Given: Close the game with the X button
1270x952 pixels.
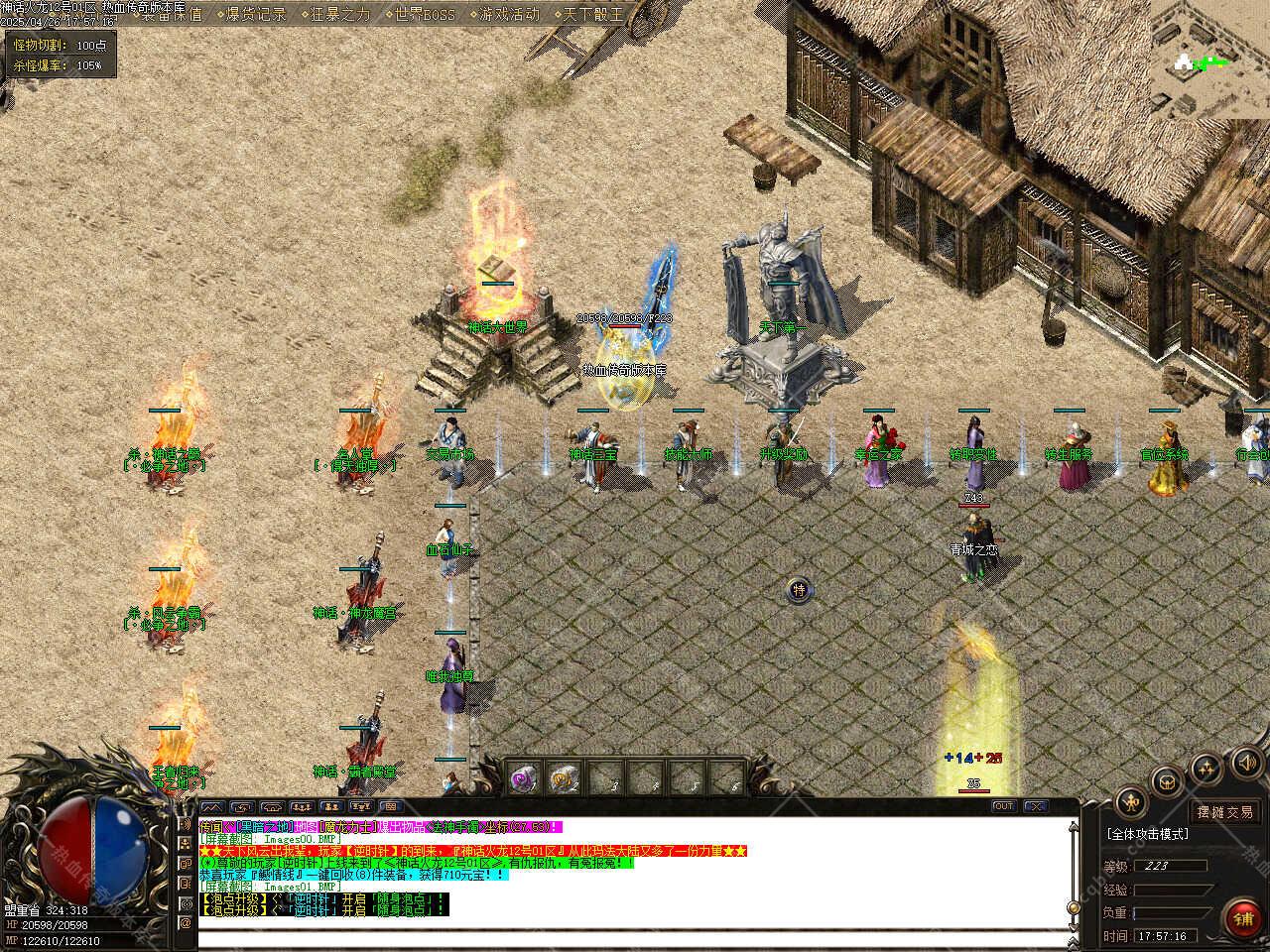Looking at the screenshot, I should click(x=1035, y=807).
